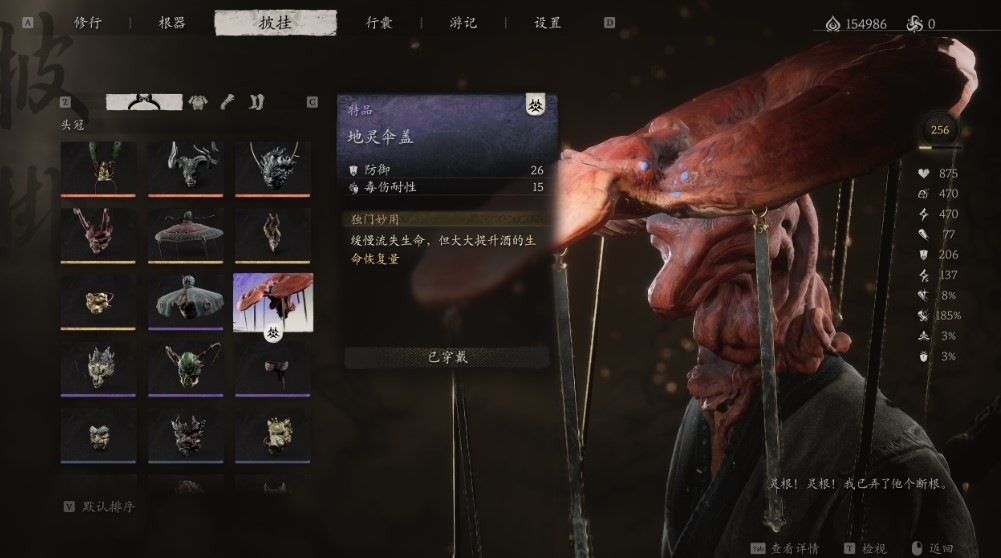This screenshot has height=558, width=1001.
Task: Choose the green insect mask with antennae
Action: 186,366
